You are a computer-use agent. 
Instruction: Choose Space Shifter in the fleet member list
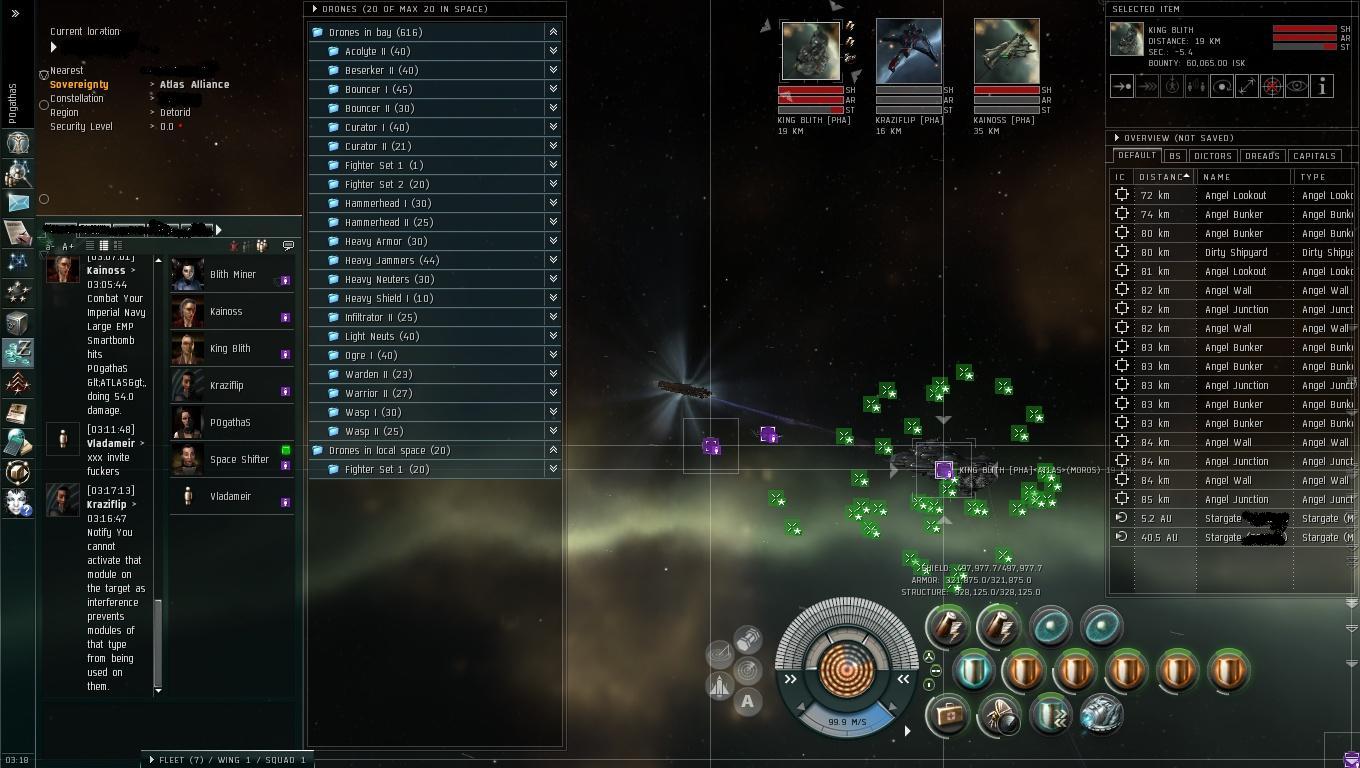click(239, 459)
